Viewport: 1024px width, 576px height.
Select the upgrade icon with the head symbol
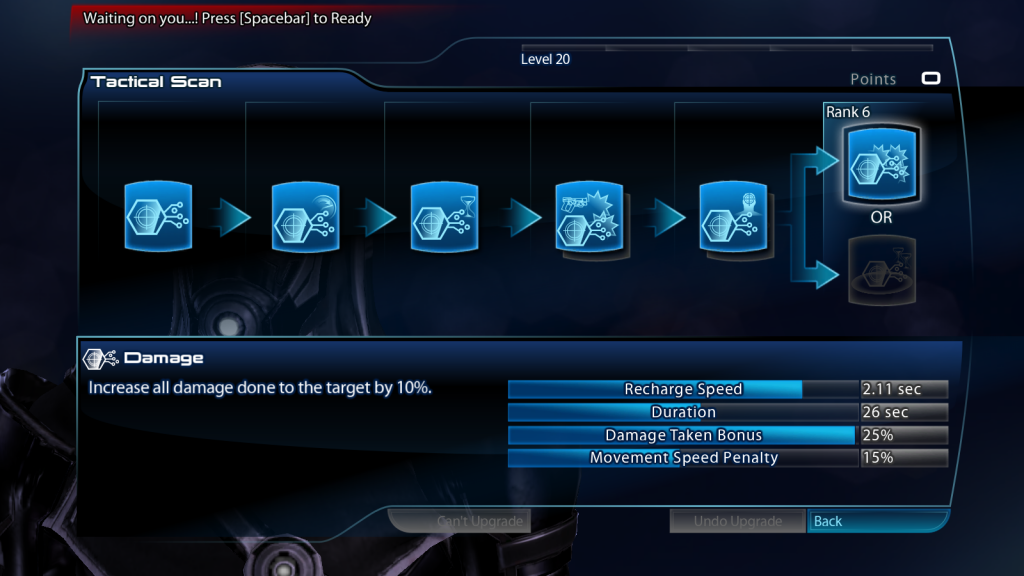point(735,216)
